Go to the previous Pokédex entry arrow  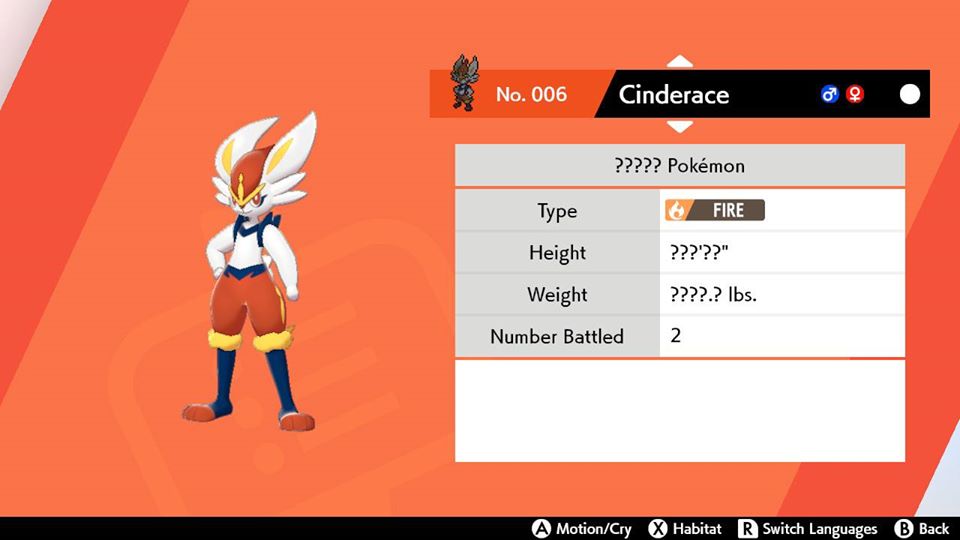[x=680, y=62]
